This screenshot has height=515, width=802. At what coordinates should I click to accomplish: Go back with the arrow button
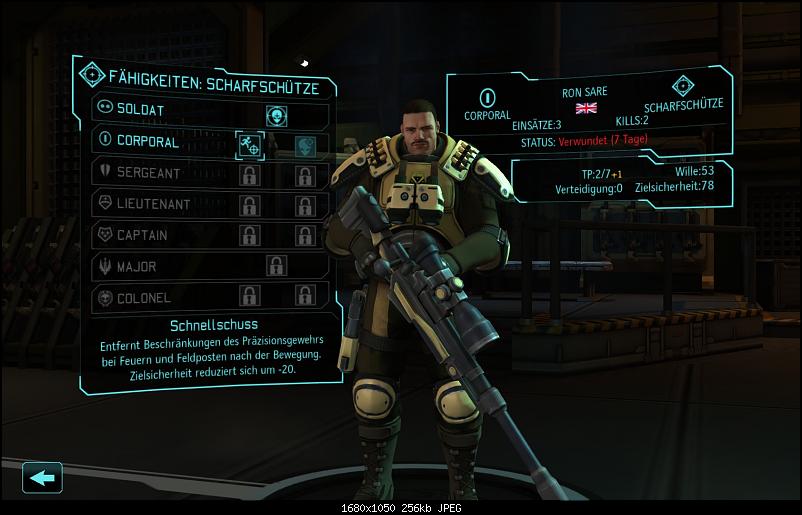[42, 477]
